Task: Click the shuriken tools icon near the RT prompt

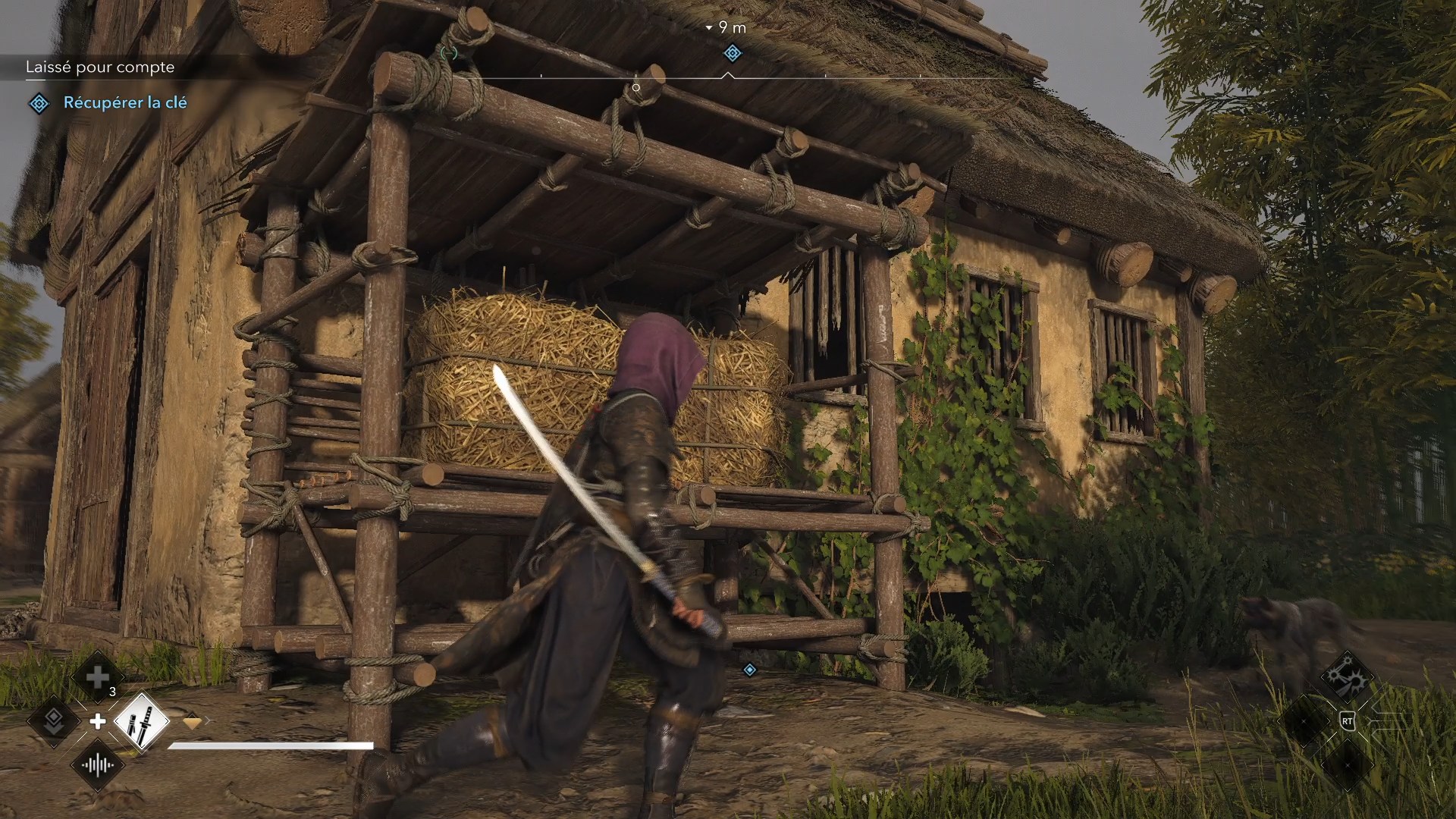Action: [x=1347, y=678]
